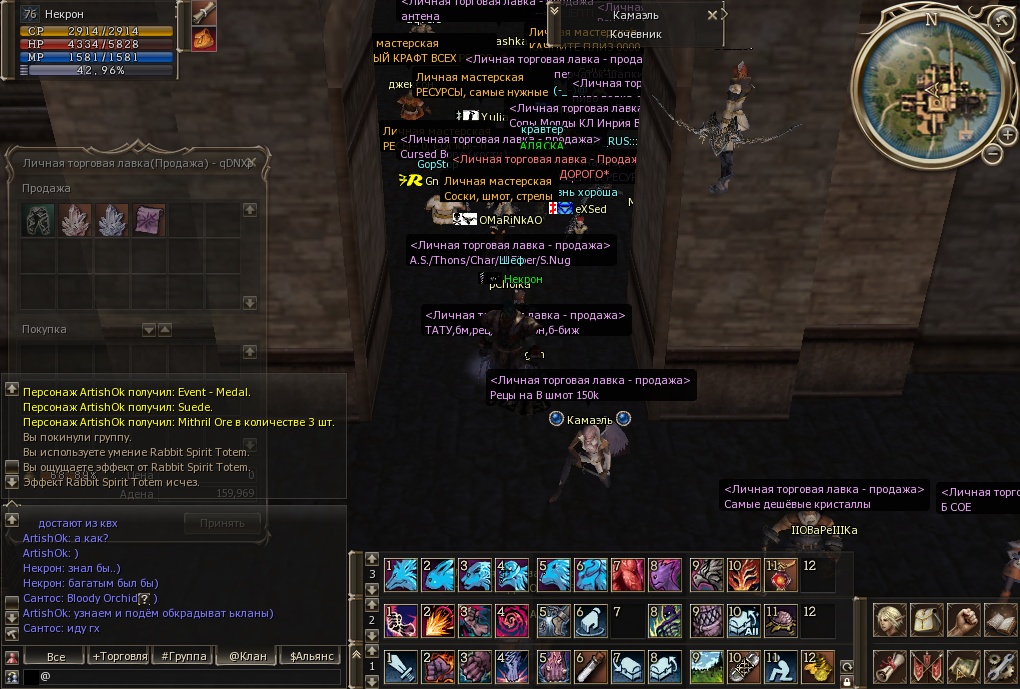Close the private store sale window

(x=252, y=162)
